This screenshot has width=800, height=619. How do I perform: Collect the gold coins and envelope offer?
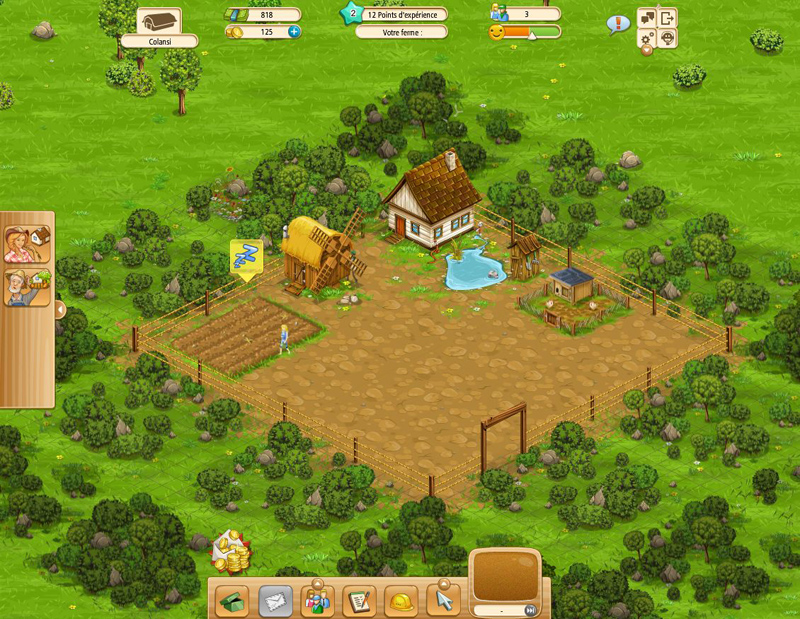(231, 550)
